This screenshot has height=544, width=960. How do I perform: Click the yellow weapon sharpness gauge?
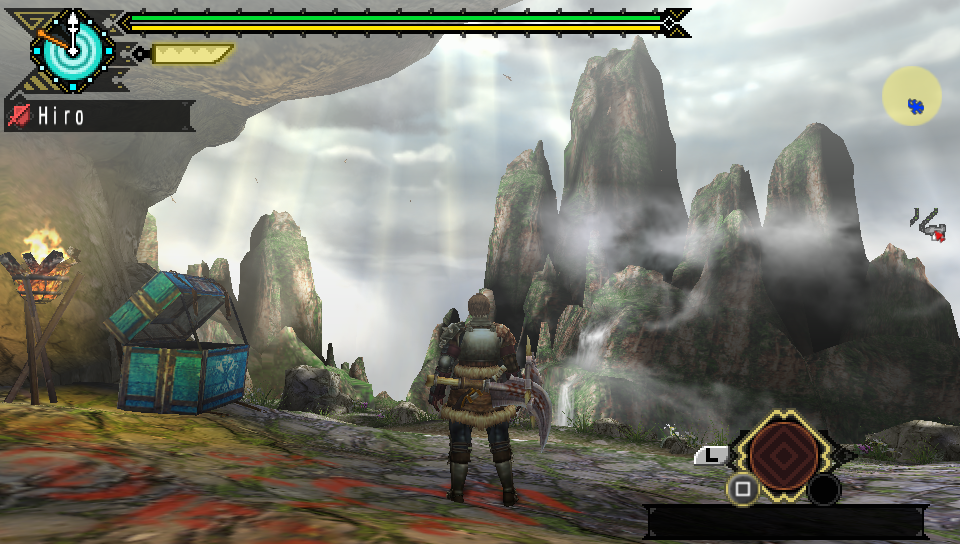191,53
